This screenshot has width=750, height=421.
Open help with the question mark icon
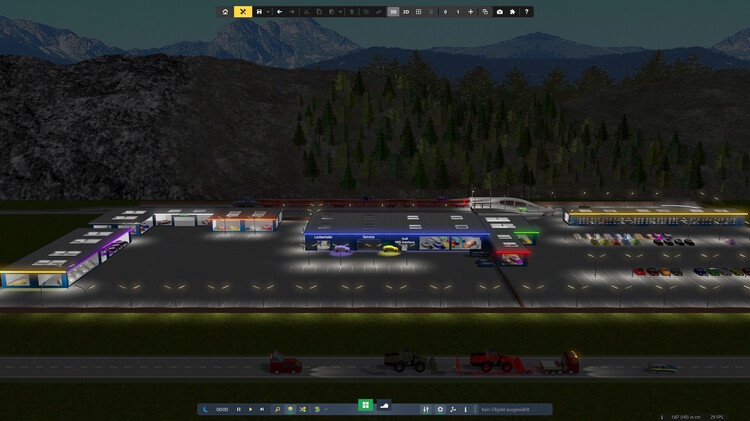point(527,12)
